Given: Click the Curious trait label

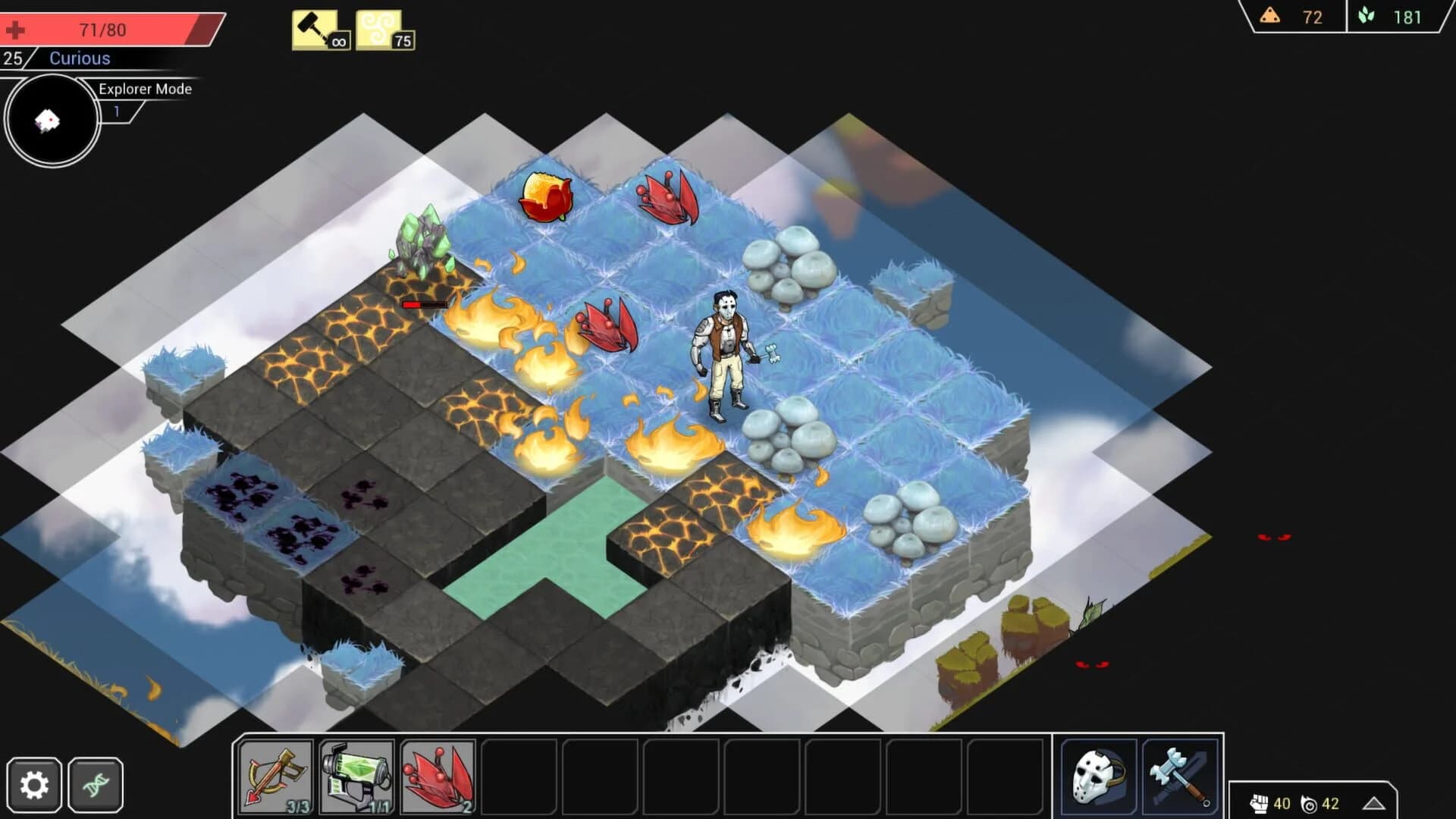Looking at the screenshot, I should click(x=79, y=58).
